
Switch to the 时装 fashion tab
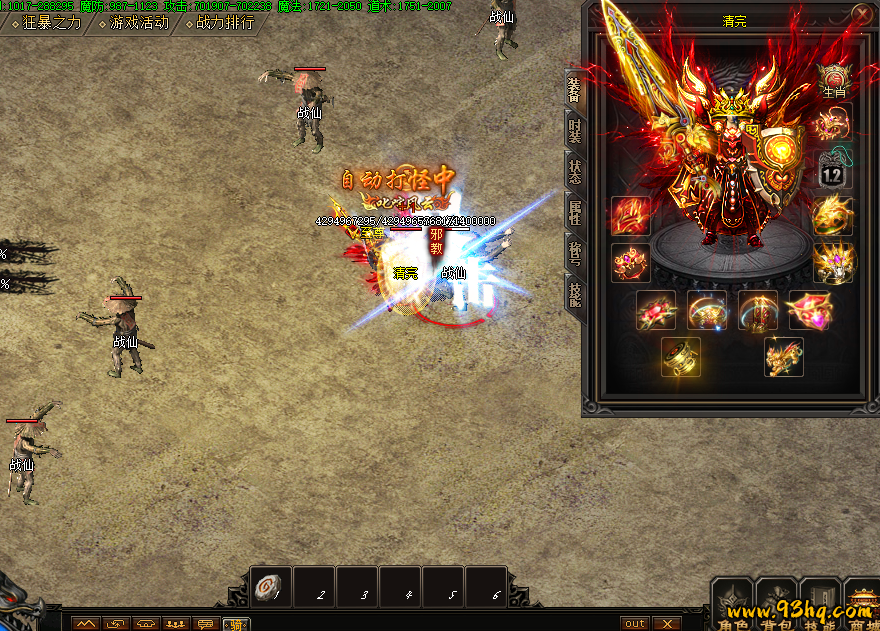click(574, 130)
